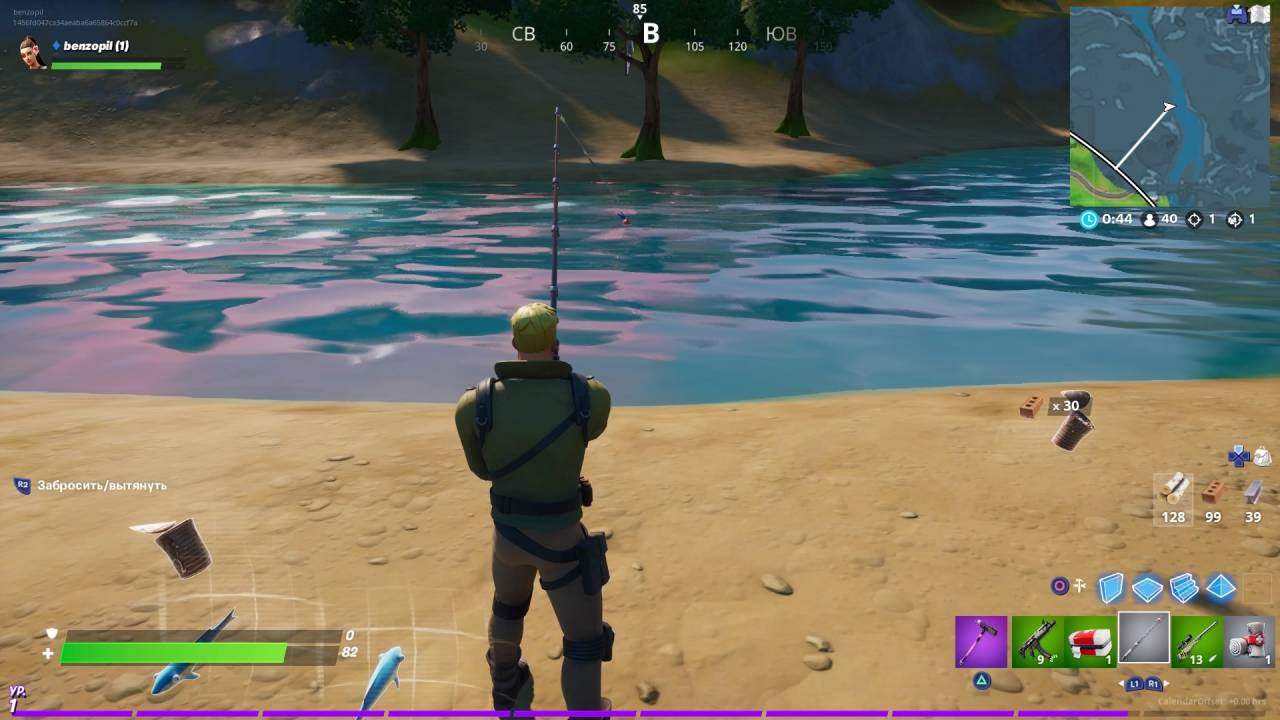Select the bandages item slot
Image resolution: width=1280 pixels, height=720 pixels.
coord(1249,641)
